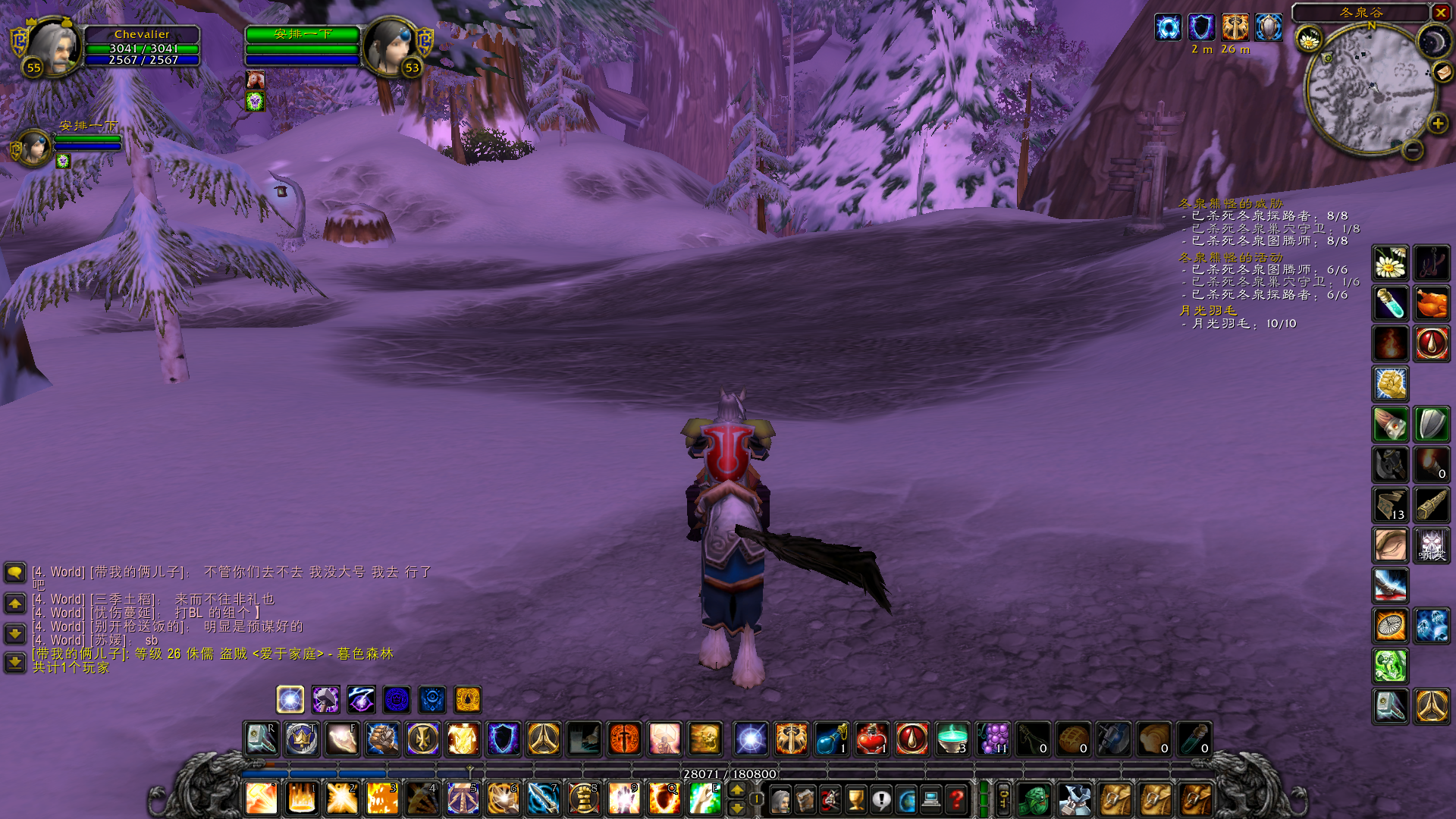Zoom out on the minimap
The image size is (1456, 819).
pyautogui.click(x=1412, y=150)
